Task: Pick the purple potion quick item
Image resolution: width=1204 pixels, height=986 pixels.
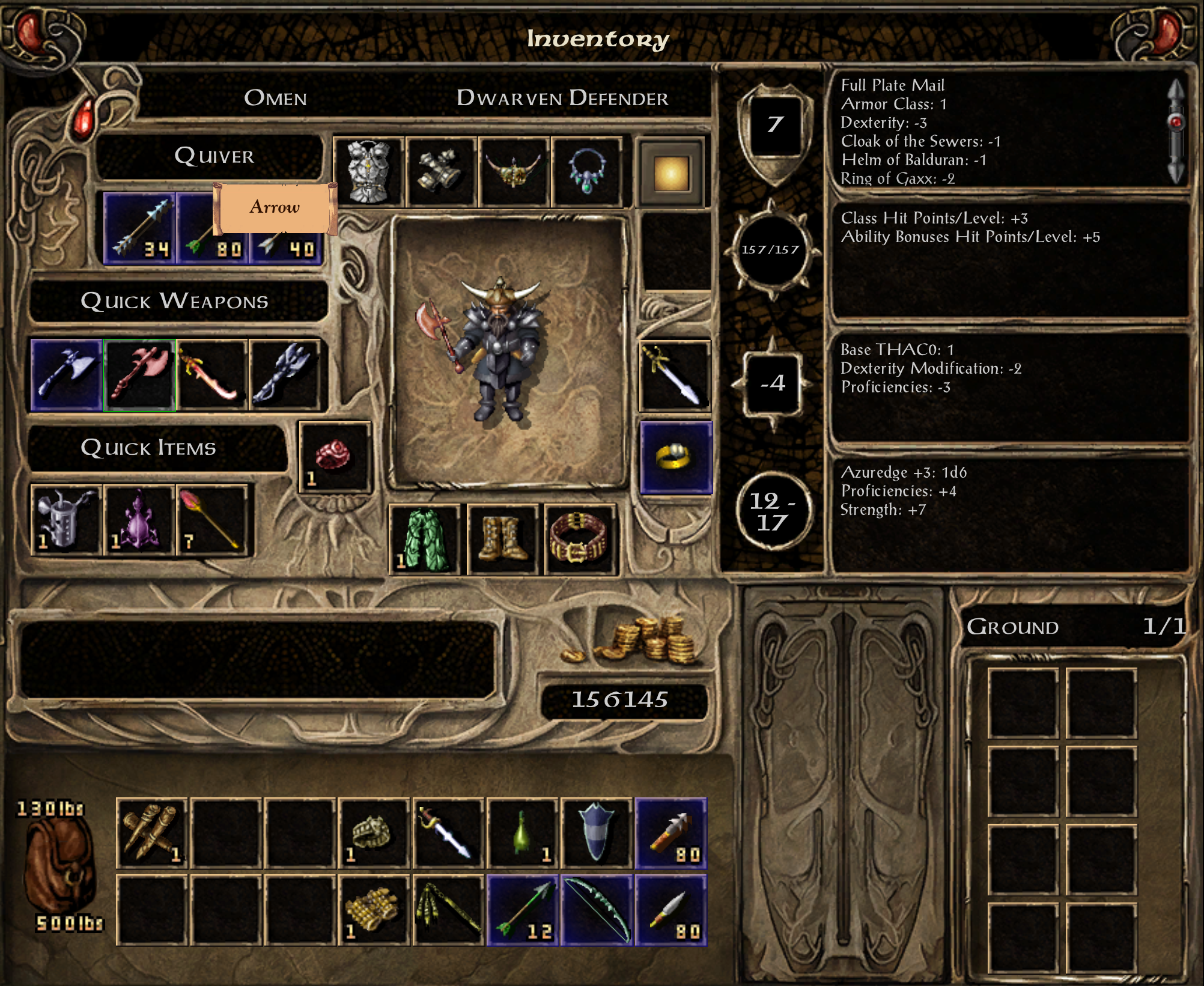Action: tap(139, 520)
